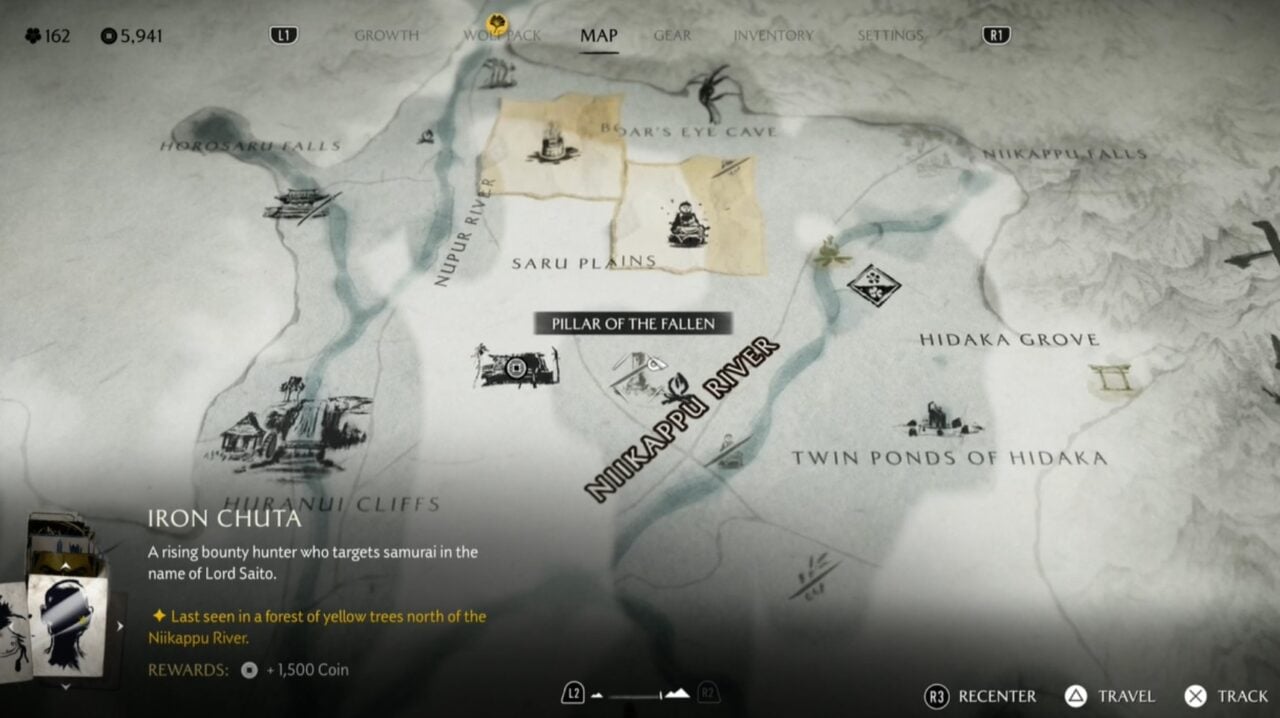Switch to the Settings tab

(x=890, y=35)
